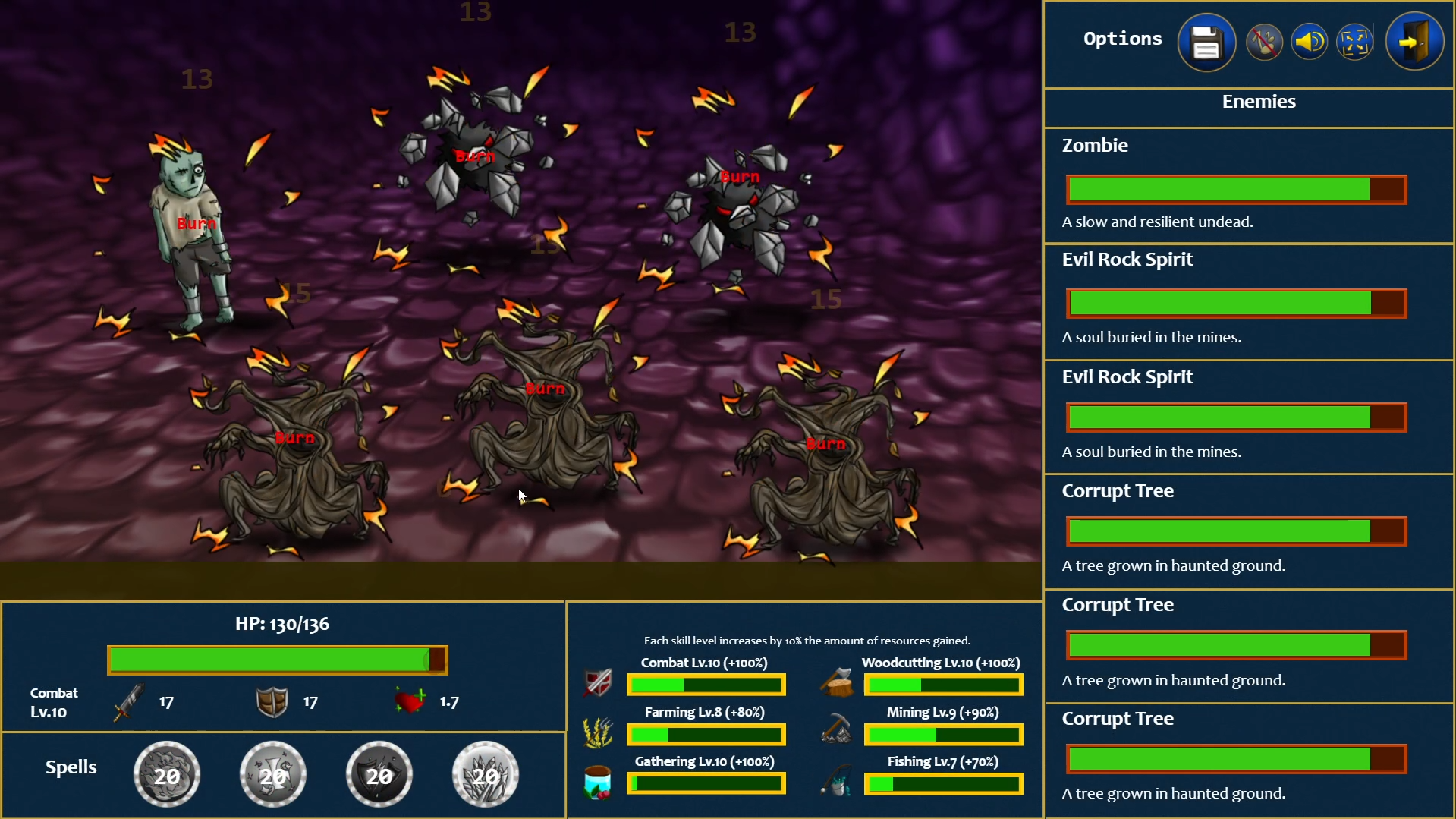Screen dimensions: 1456x819
Task: Click the Fishing rod skill icon
Action: (x=835, y=780)
